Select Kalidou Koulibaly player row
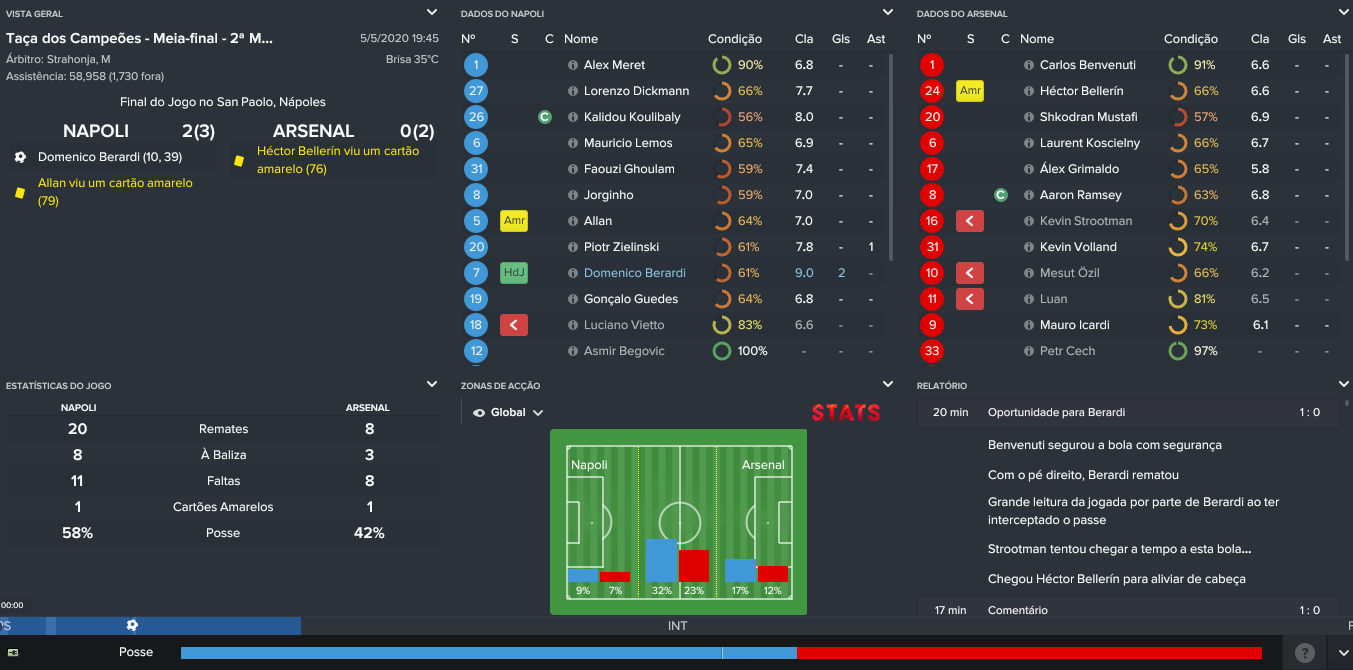Image resolution: width=1353 pixels, height=670 pixels. coord(631,117)
